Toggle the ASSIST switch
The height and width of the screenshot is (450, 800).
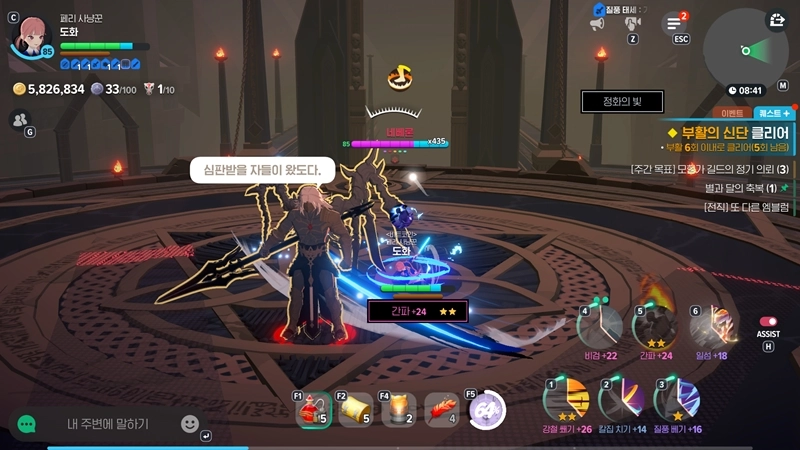click(x=768, y=322)
